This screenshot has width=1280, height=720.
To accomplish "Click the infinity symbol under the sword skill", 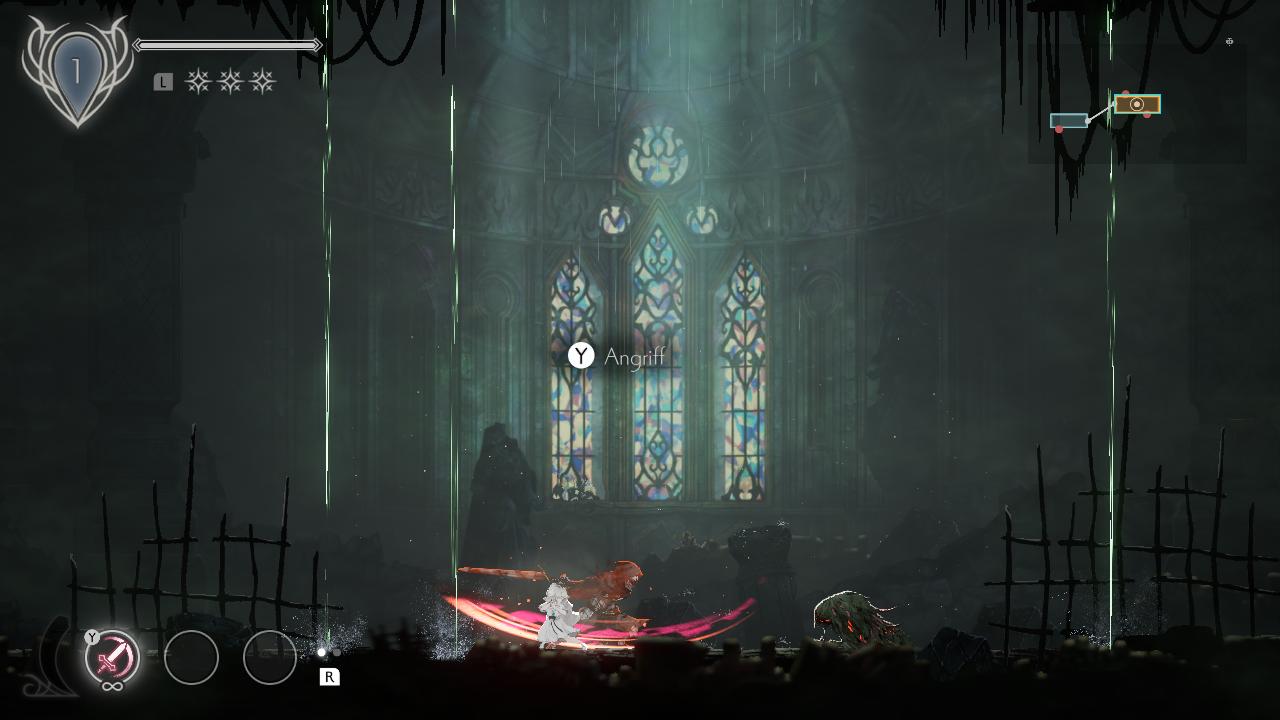I will pyautogui.click(x=112, y=684).
